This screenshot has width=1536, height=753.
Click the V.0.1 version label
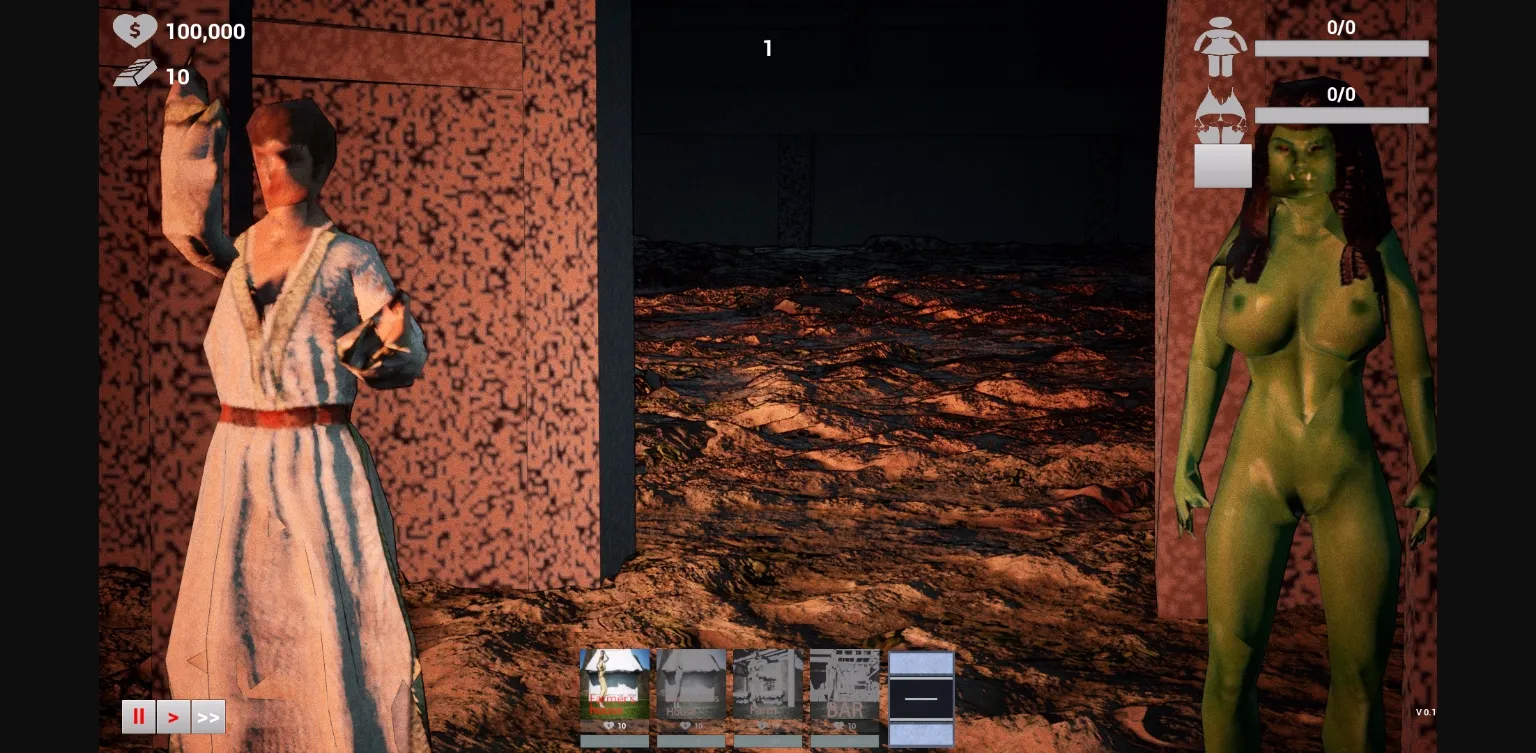tap(1427, 713)
